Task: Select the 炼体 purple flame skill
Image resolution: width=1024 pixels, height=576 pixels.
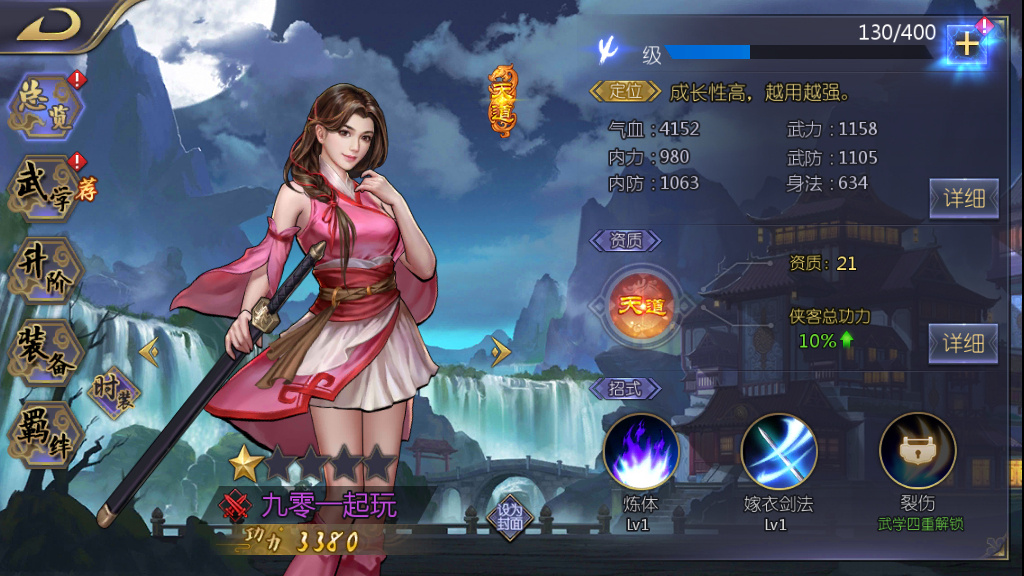Action: [x=641, y=451]
